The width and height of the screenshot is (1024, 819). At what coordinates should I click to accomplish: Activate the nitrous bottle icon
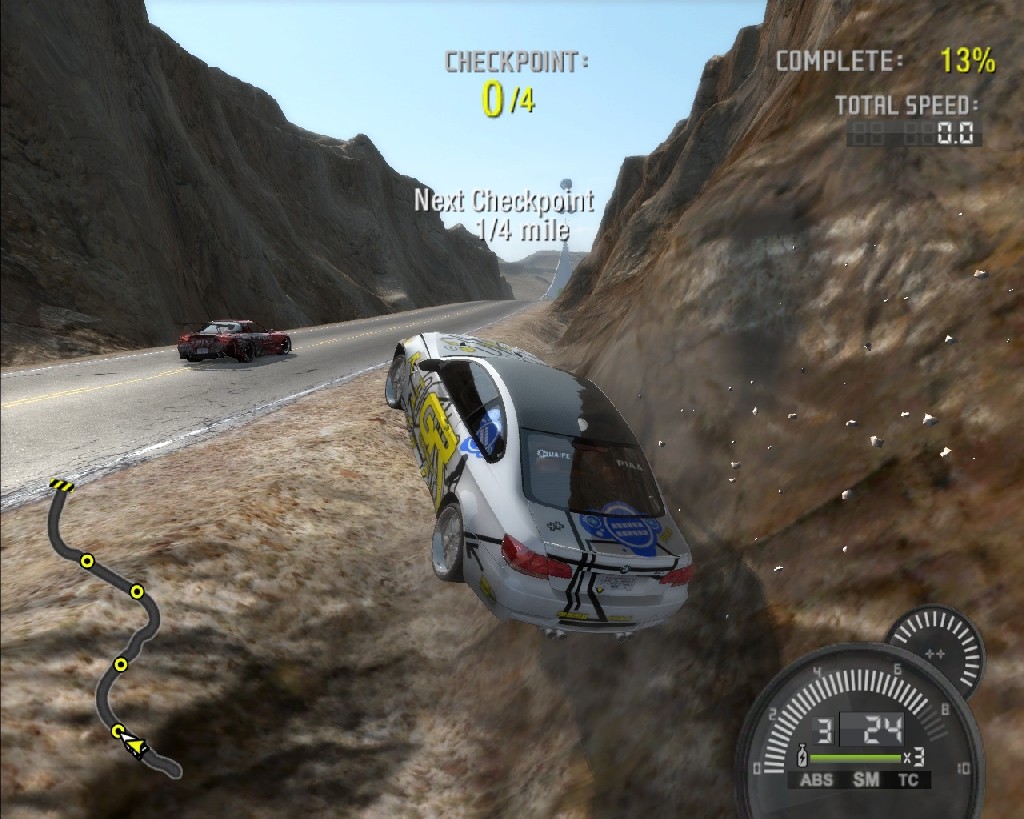802,756
